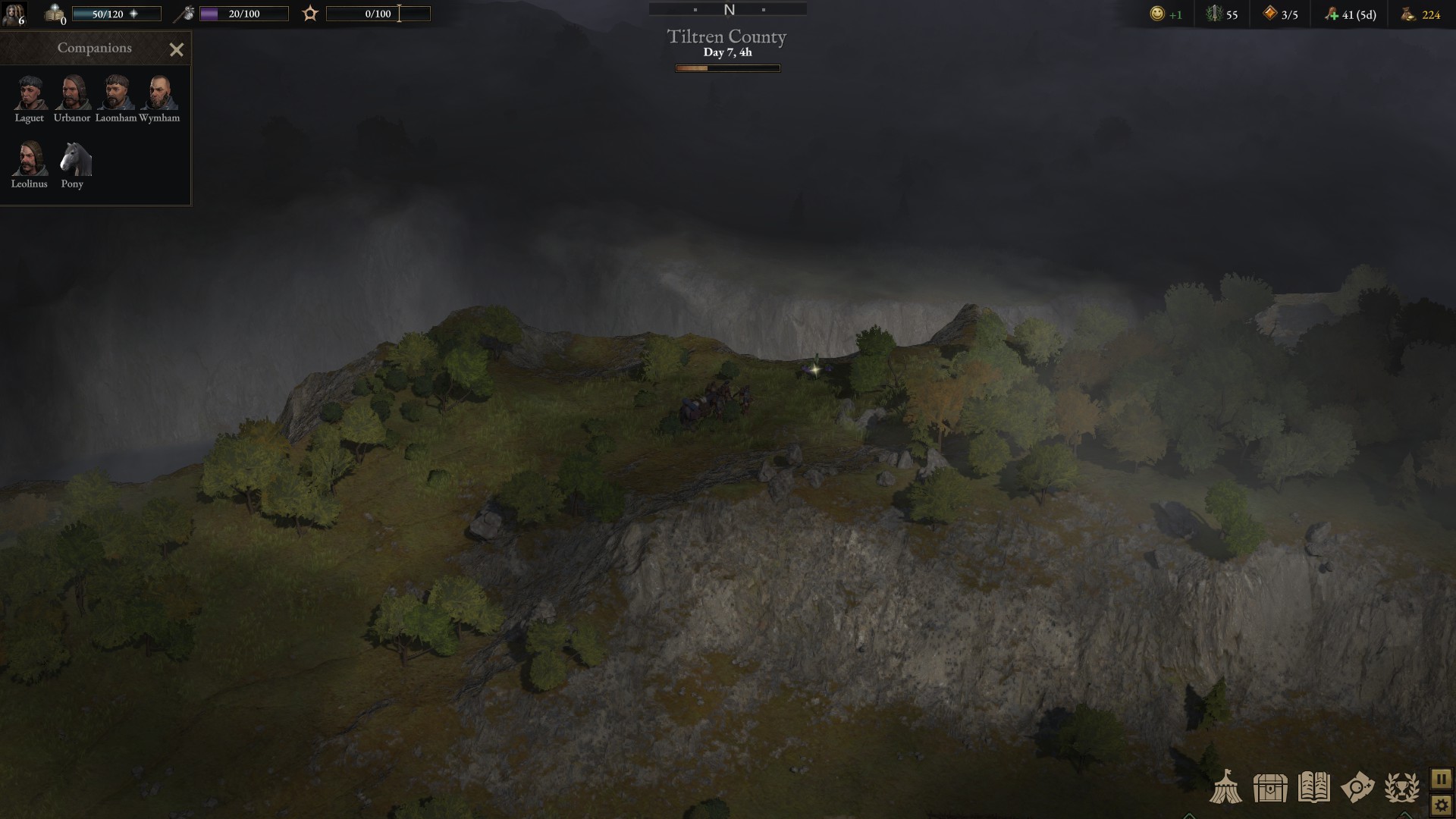
Task: Open settings with the gear button
Action: (x=1441, y=805)
